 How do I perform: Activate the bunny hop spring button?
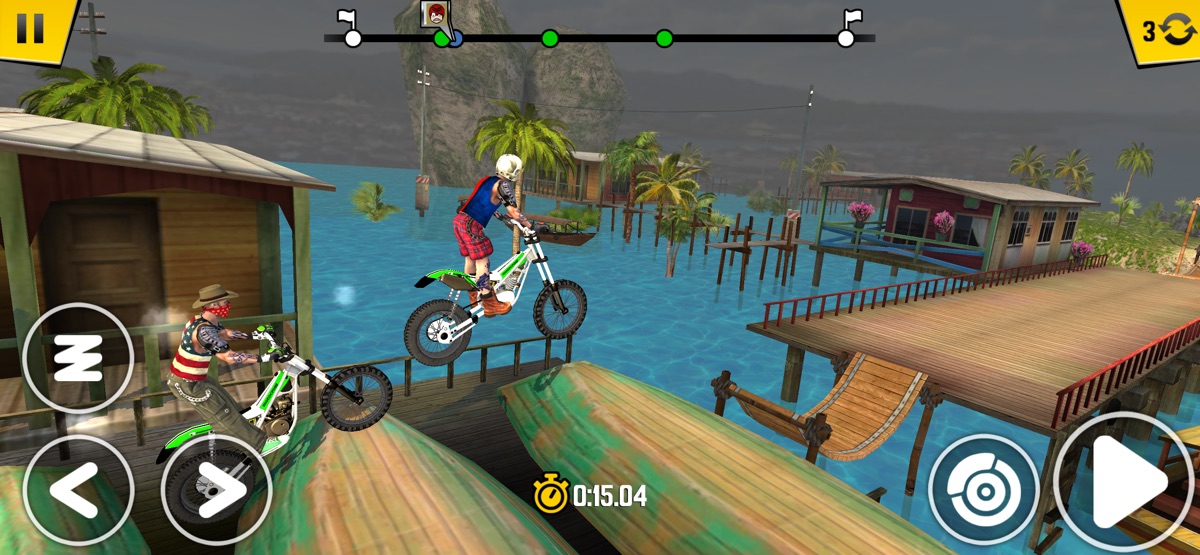coord(78,358)
